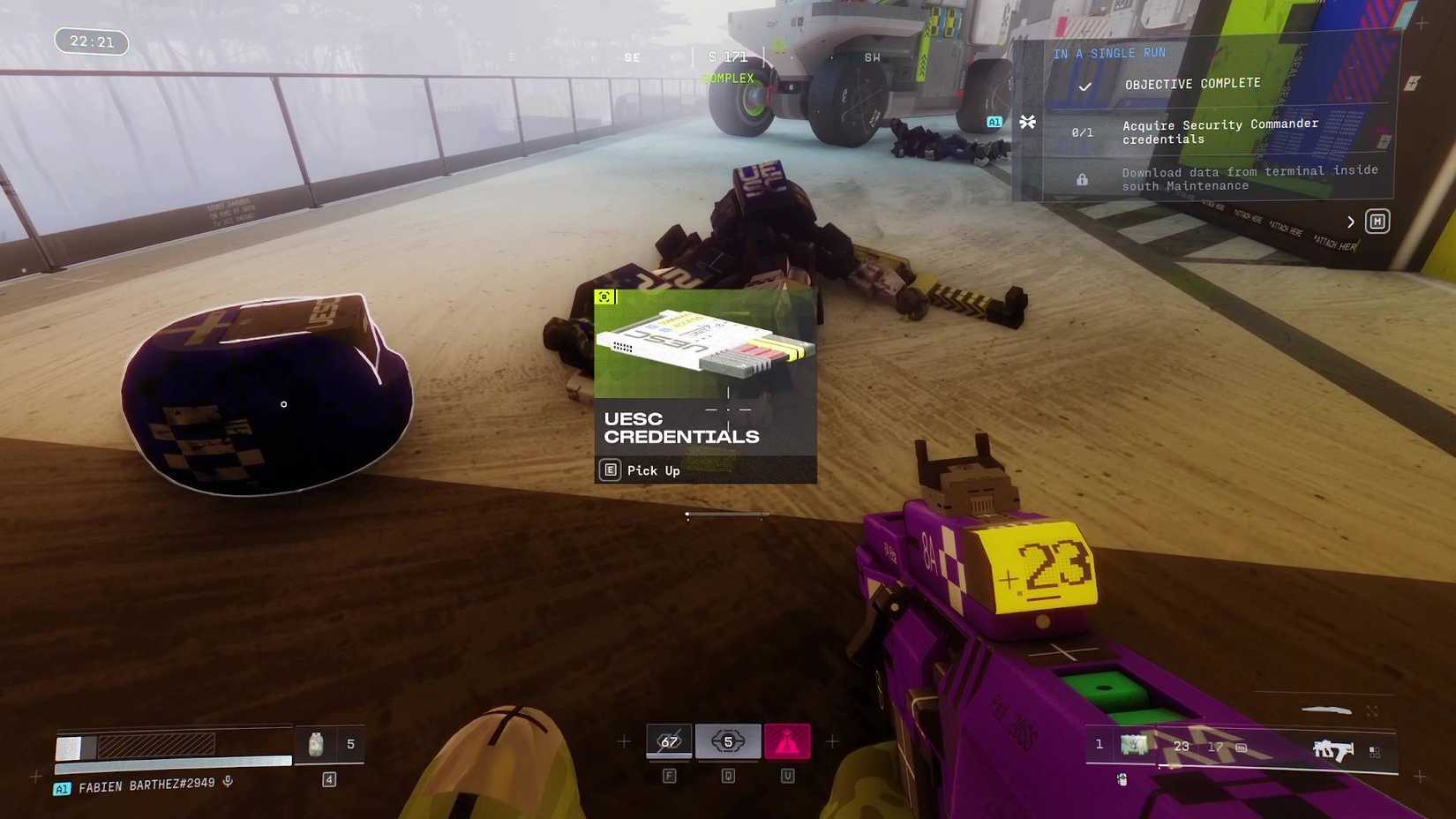
Task: Click the microphone icon next to FABIEN BARTHEZ
Action: [228, 781]
